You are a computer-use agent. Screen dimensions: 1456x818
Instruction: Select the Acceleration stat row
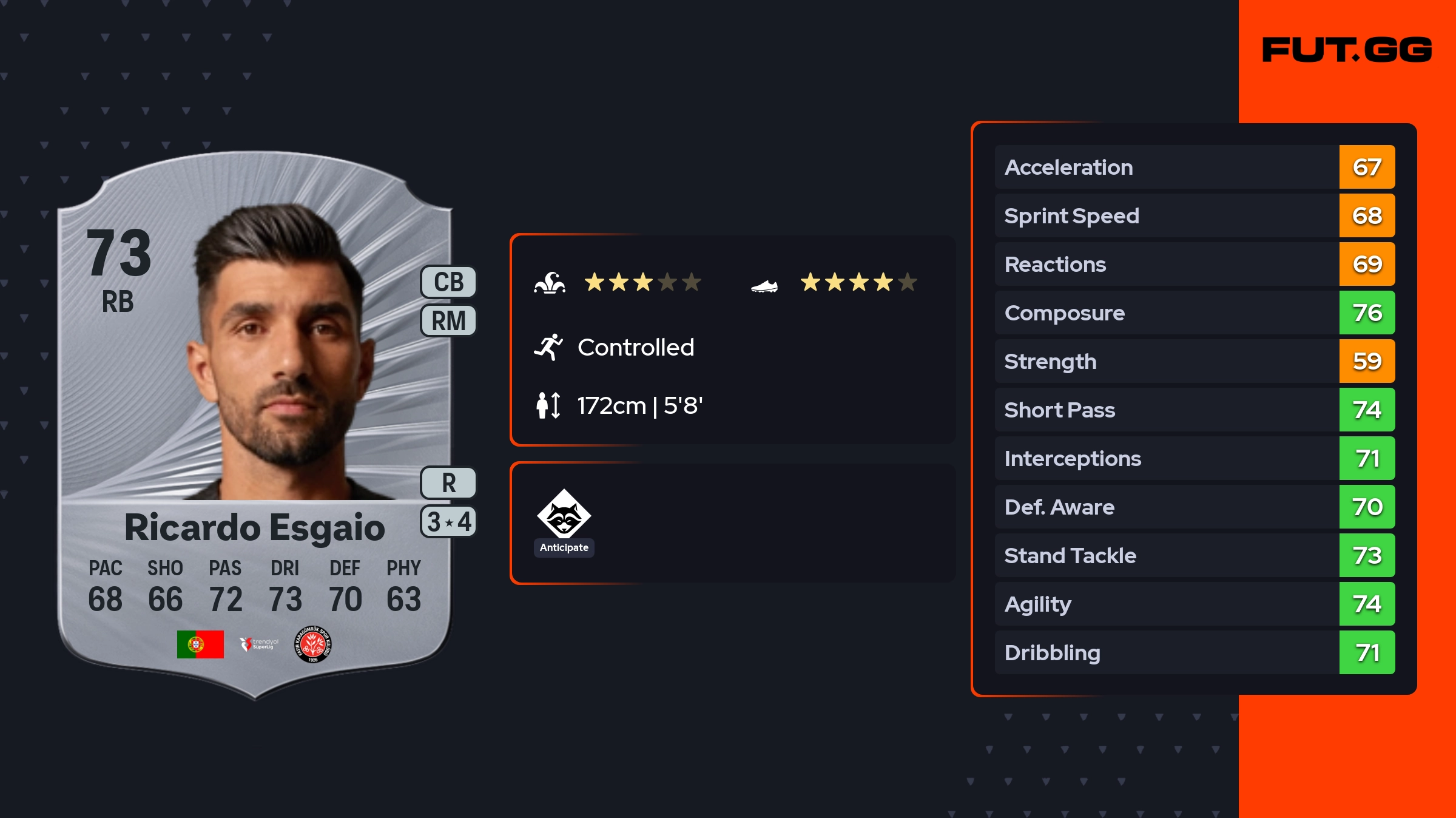[x=1194, y=167]
